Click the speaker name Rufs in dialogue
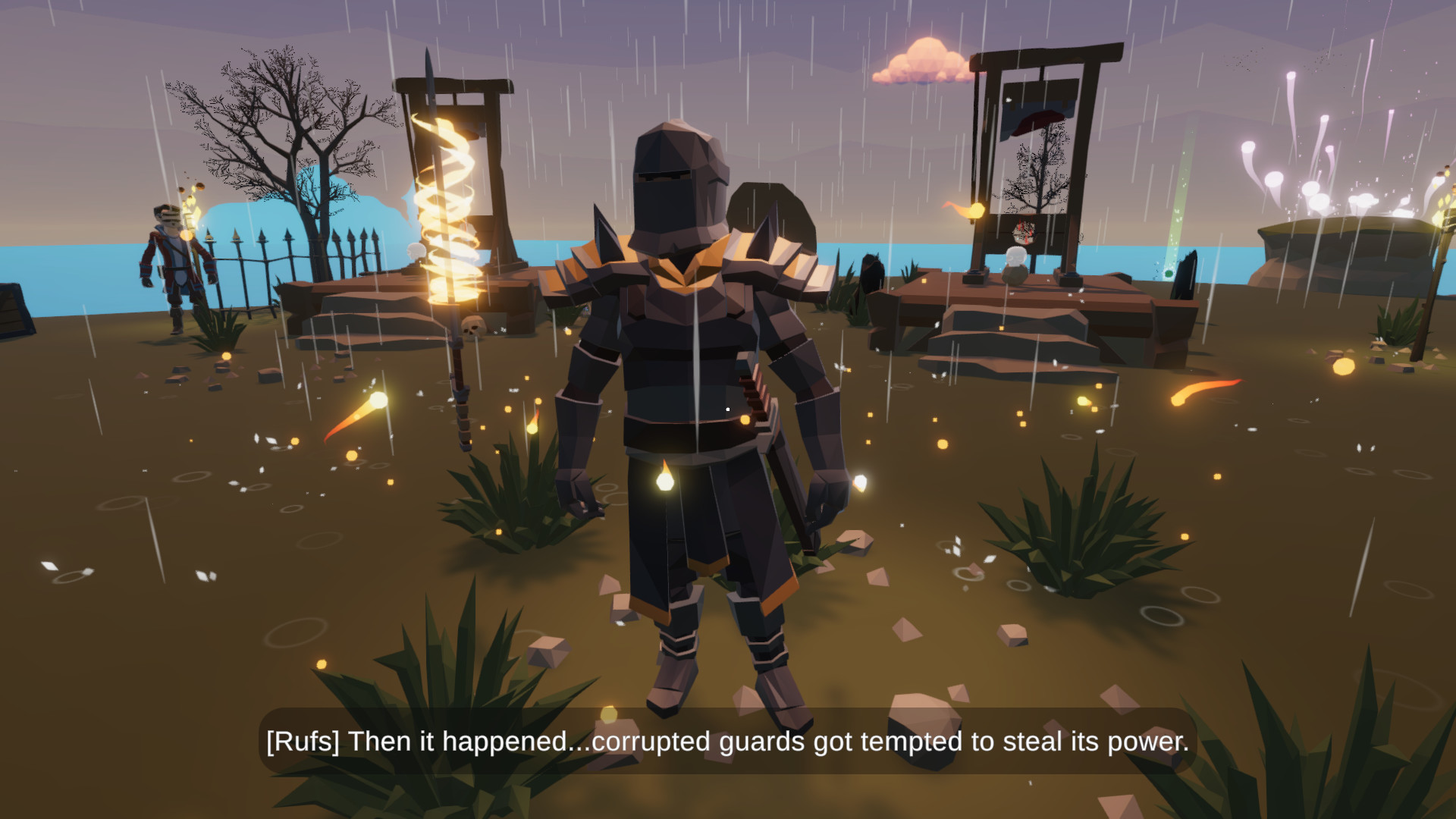 [302, 742]
